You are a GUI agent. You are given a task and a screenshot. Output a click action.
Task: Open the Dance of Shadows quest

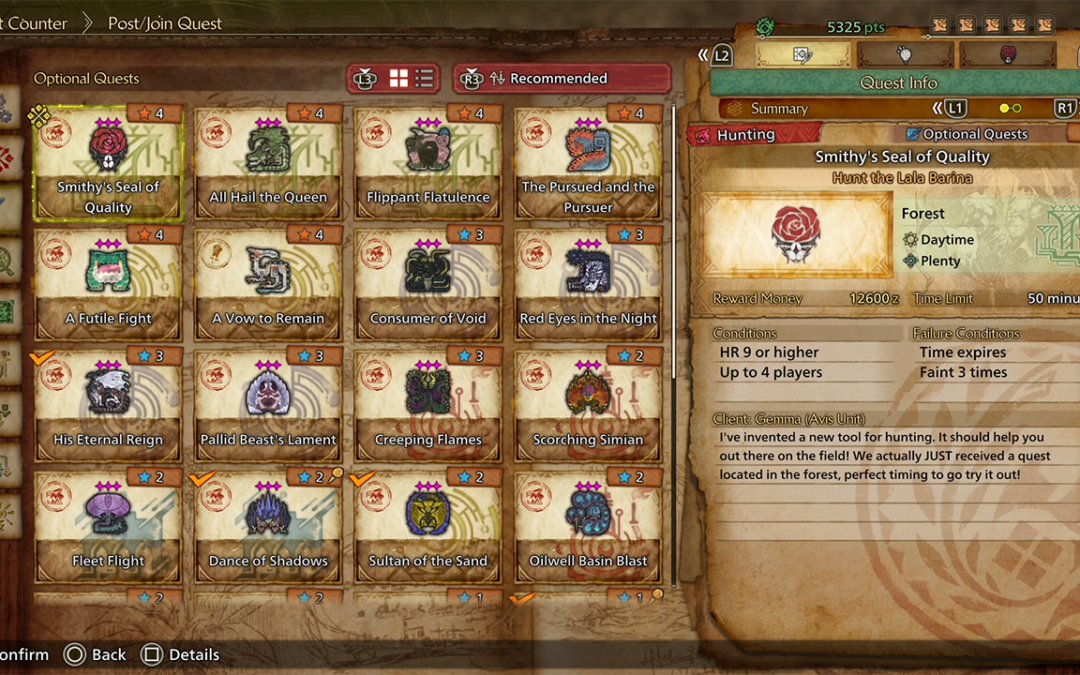268,527
